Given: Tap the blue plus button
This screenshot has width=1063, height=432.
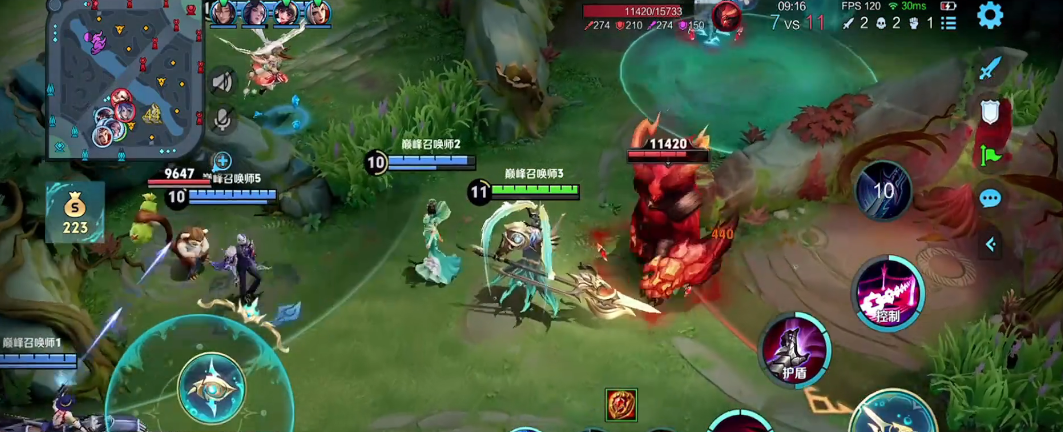Looking at the screenshot, I should pos(222,160).
